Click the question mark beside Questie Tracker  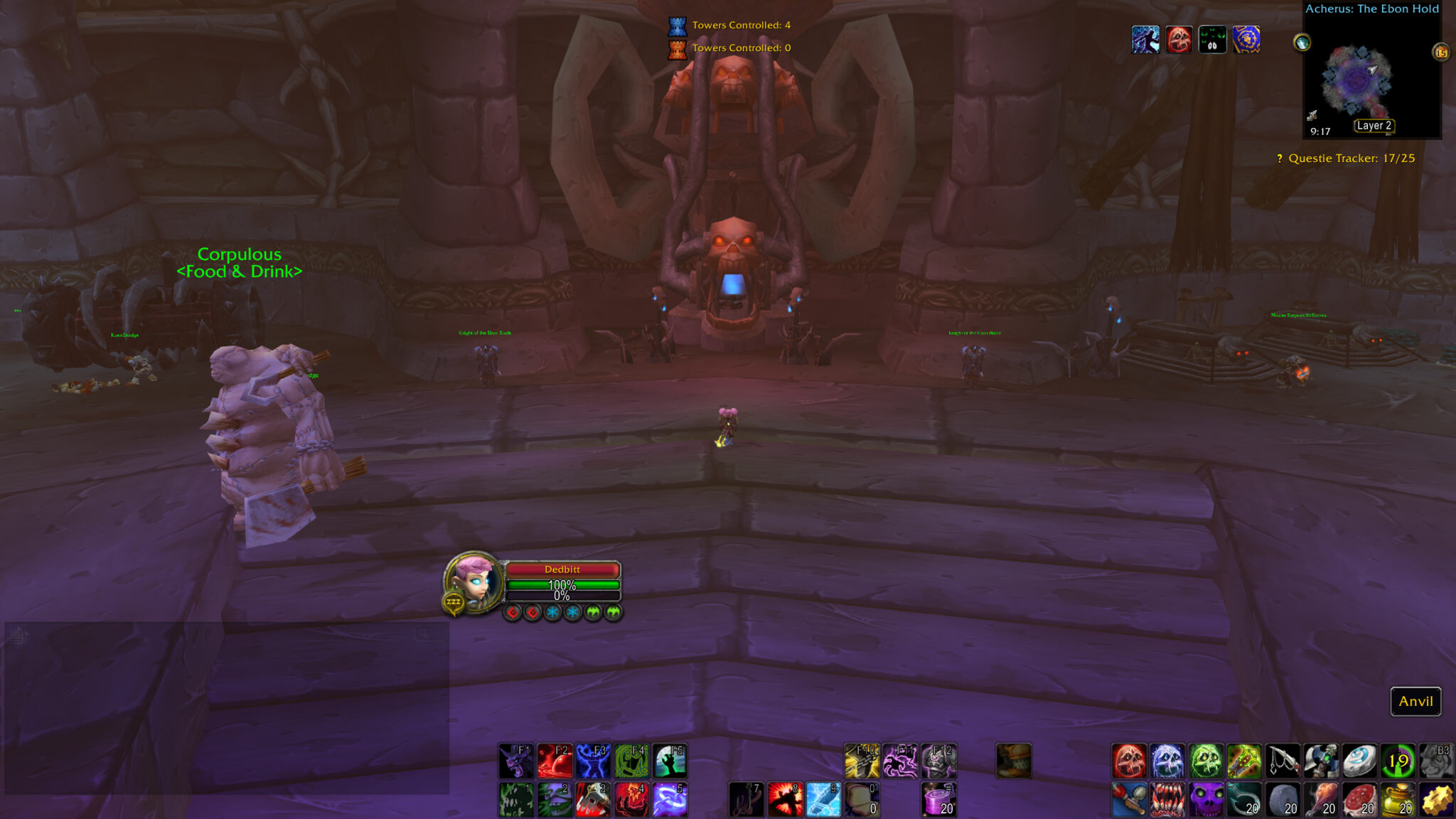(1280, 159)
